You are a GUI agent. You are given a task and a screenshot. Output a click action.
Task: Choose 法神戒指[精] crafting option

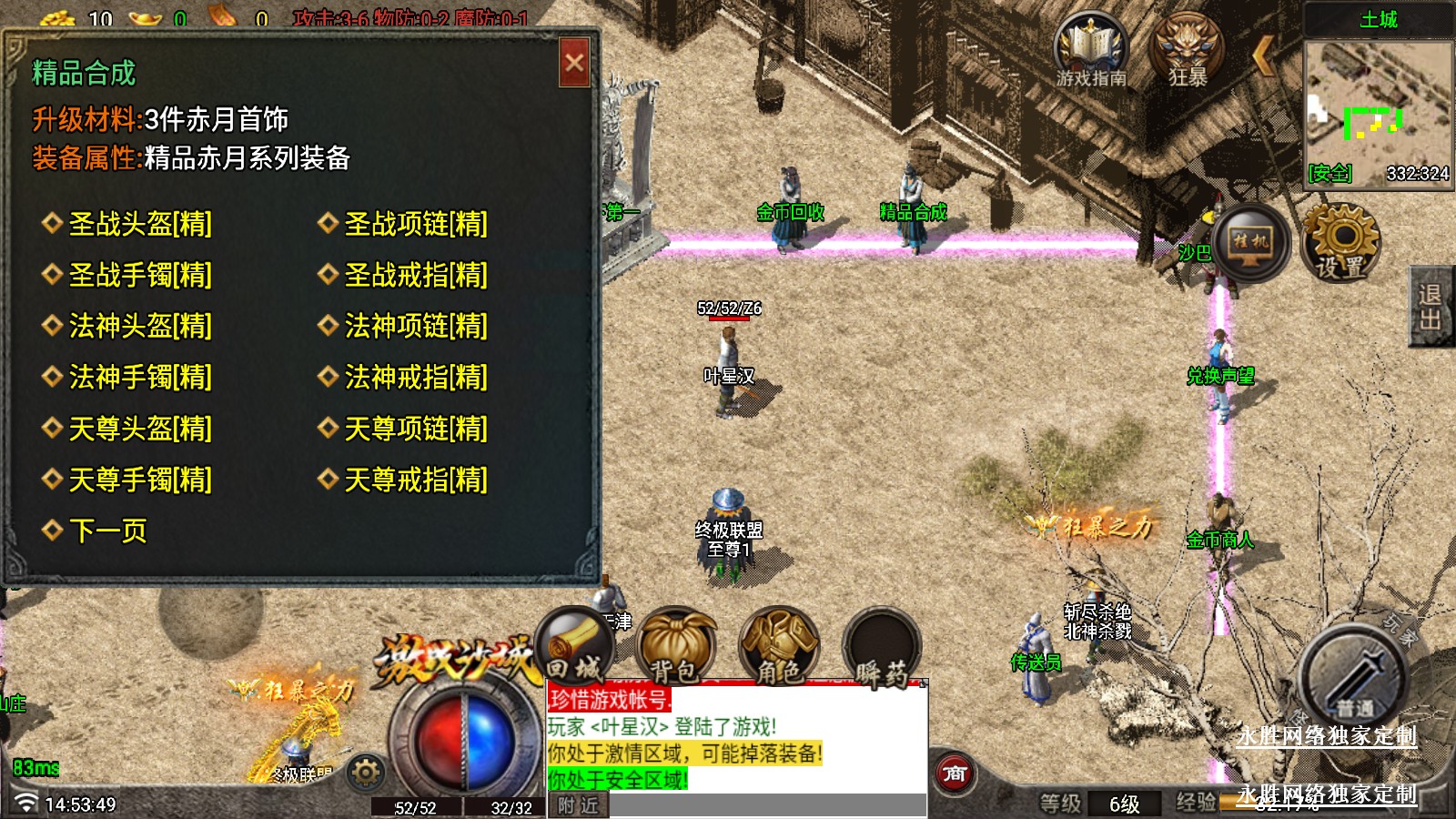[416, 377]
